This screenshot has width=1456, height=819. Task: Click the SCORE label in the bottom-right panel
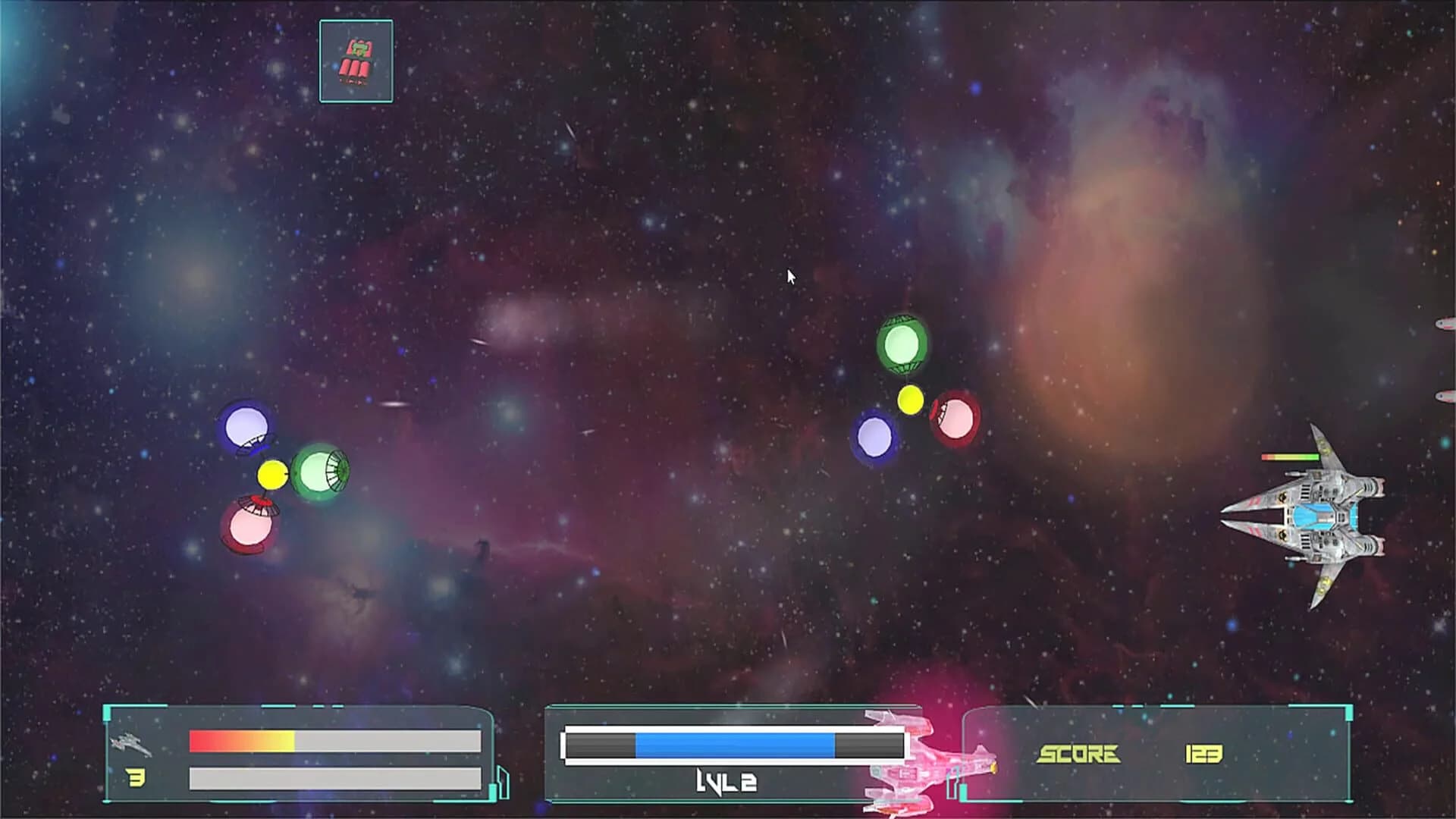(x=1080, y=755)
